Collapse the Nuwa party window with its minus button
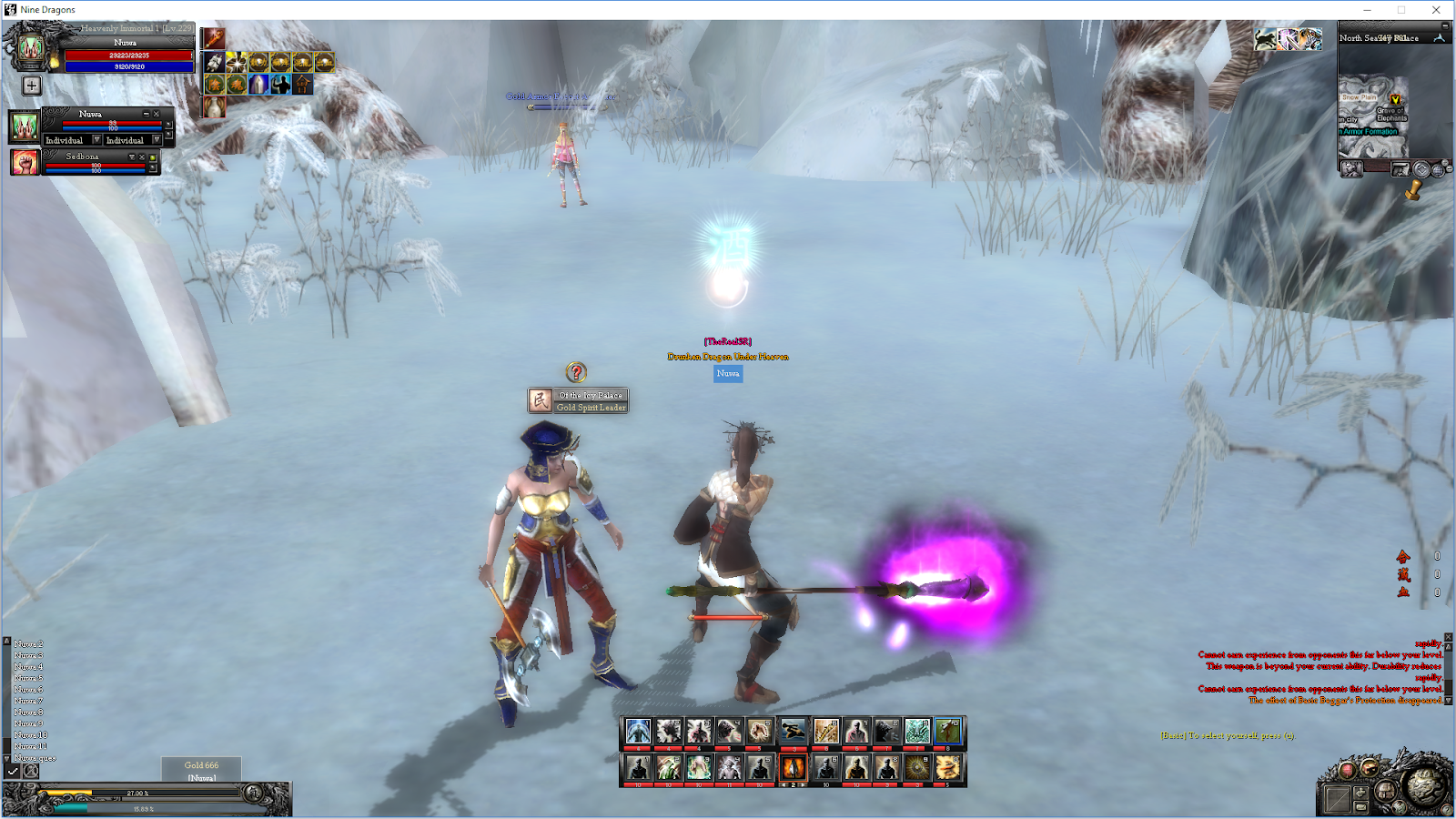The width and height of the screenshot is (1456, 819). [x=147, y=116]
